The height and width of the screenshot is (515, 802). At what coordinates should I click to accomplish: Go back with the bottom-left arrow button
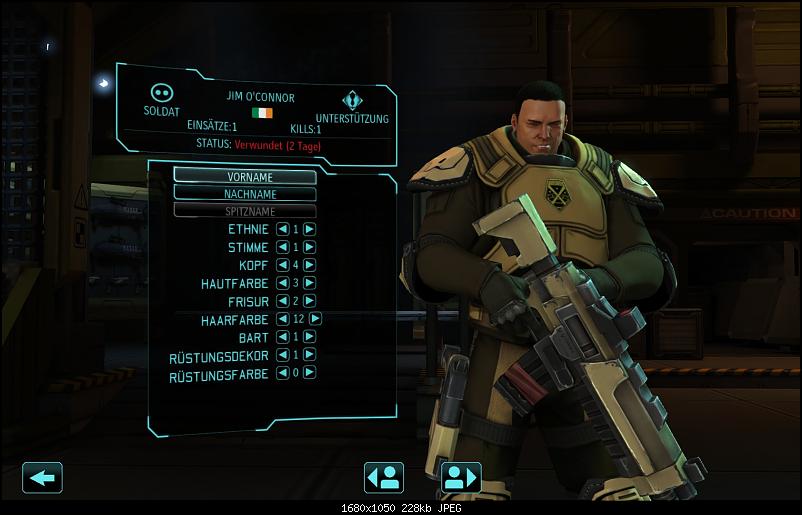coord(42,477)
